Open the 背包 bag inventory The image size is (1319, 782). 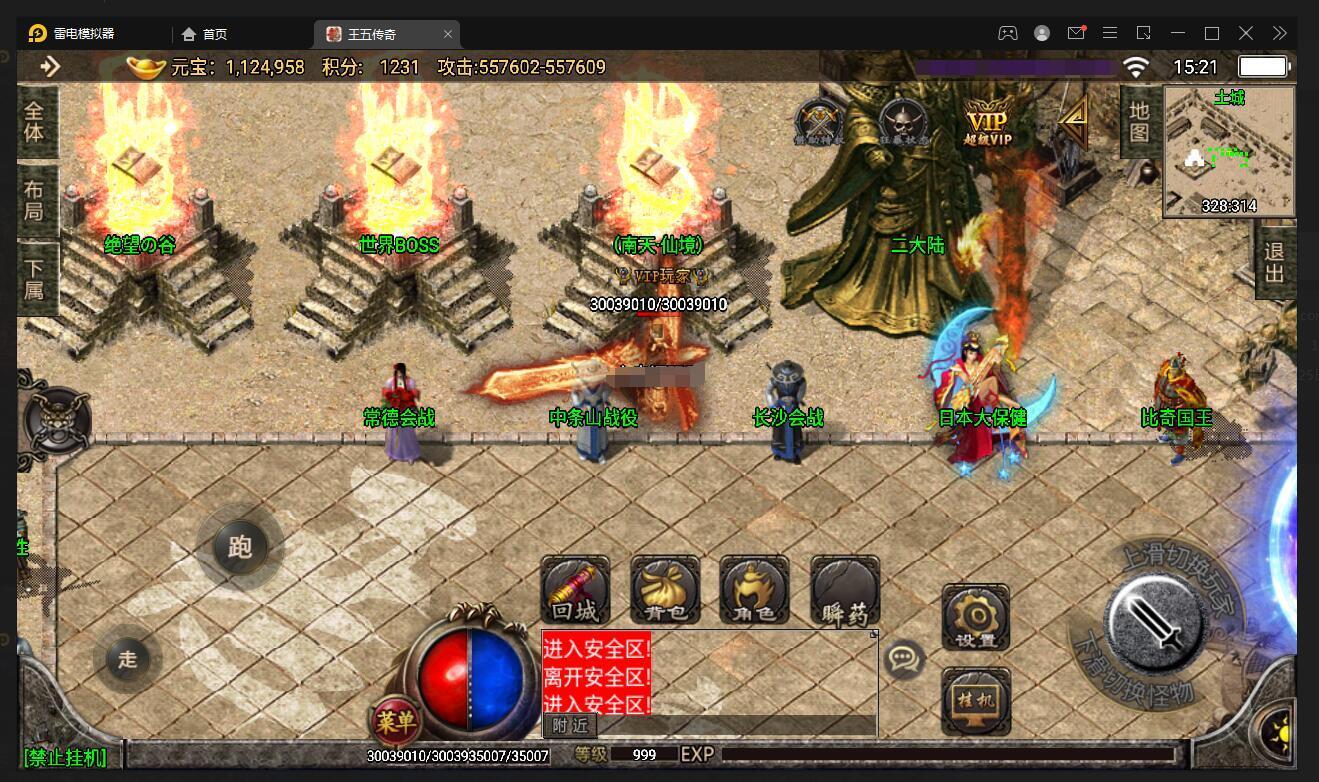665,590
